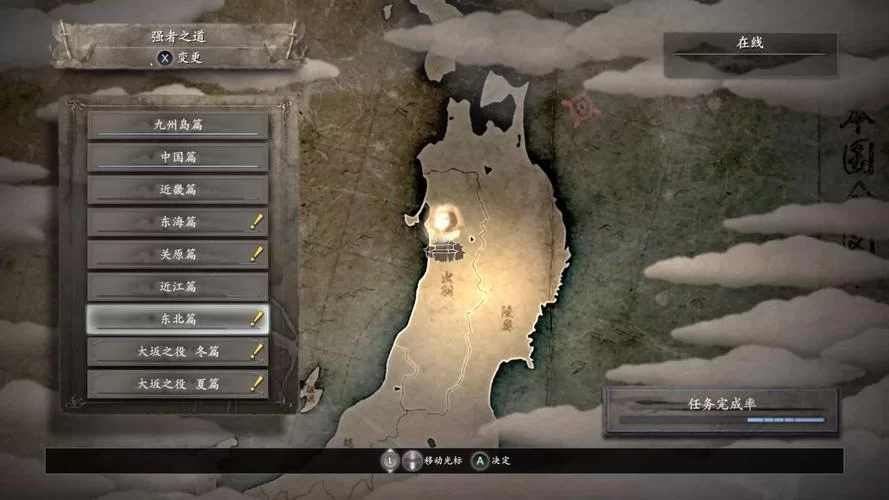Select the 东海篇 region entry
The width and height of the screenshot is (889, 500).
coord(178,222)
